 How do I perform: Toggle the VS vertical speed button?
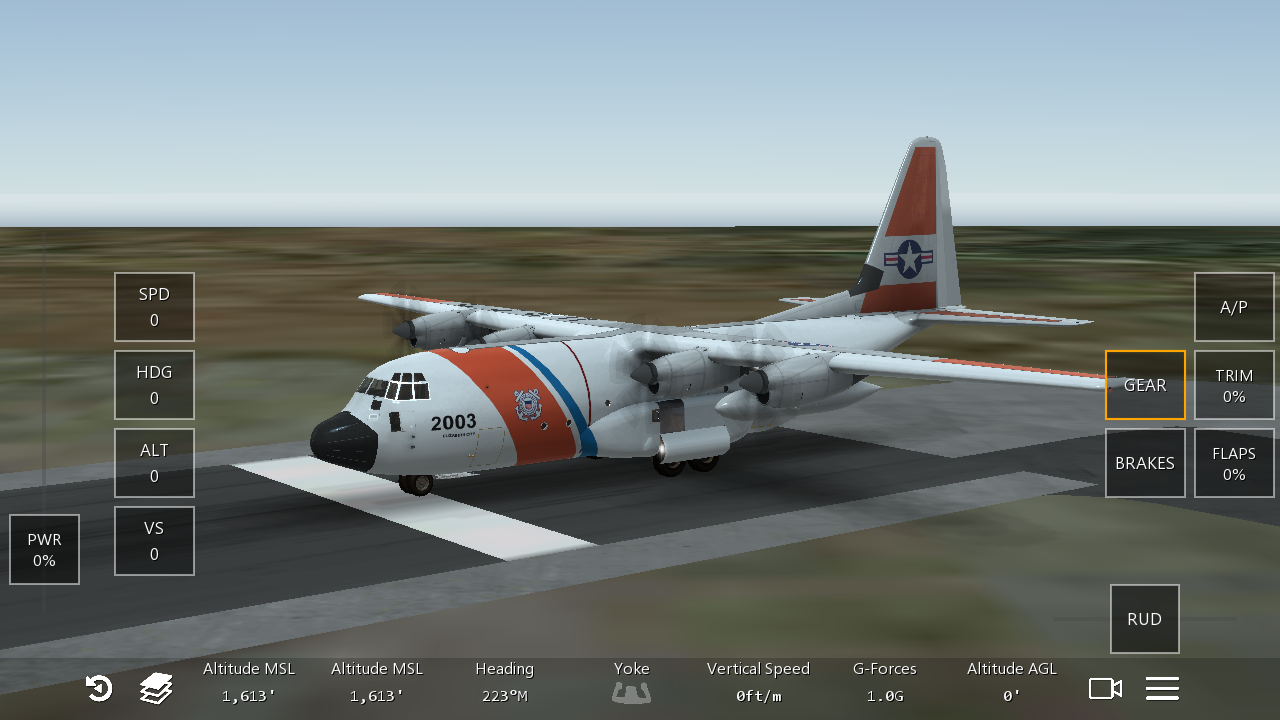(154, 541)
